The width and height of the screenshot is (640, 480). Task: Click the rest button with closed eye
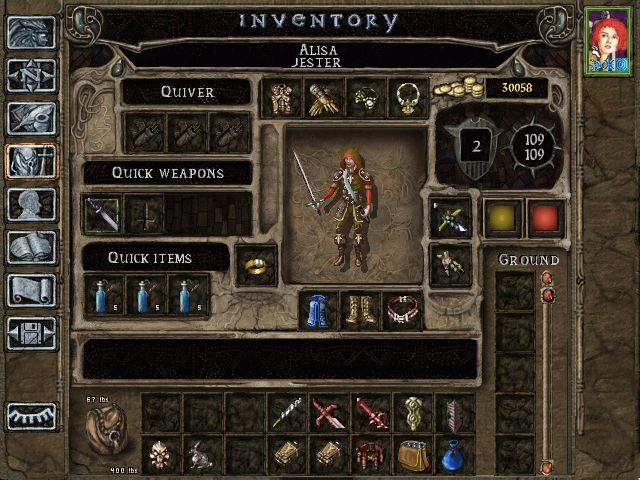pyautogui.click(x=31, y=416)
